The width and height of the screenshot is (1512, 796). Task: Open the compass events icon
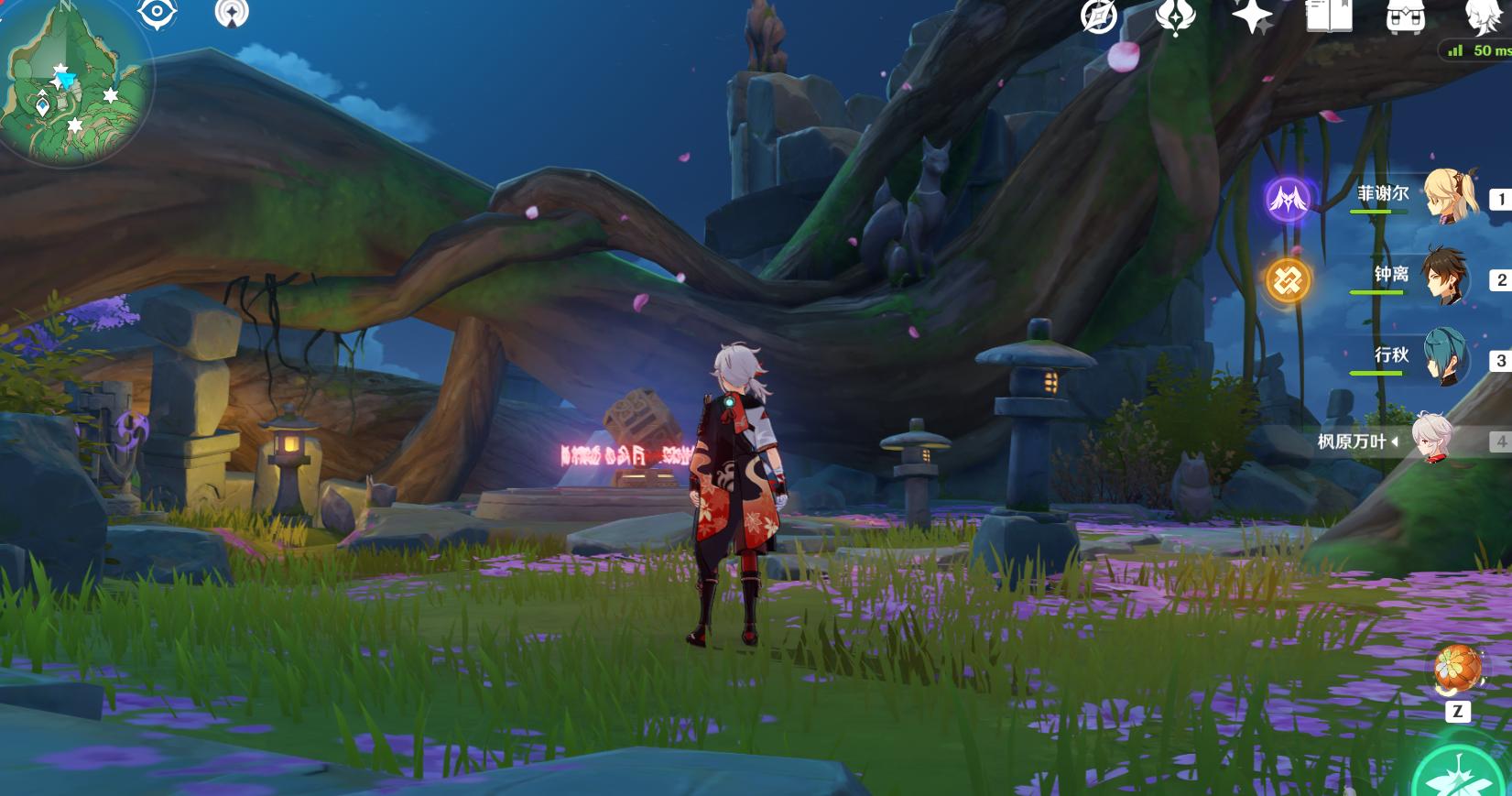(1098, 16)
